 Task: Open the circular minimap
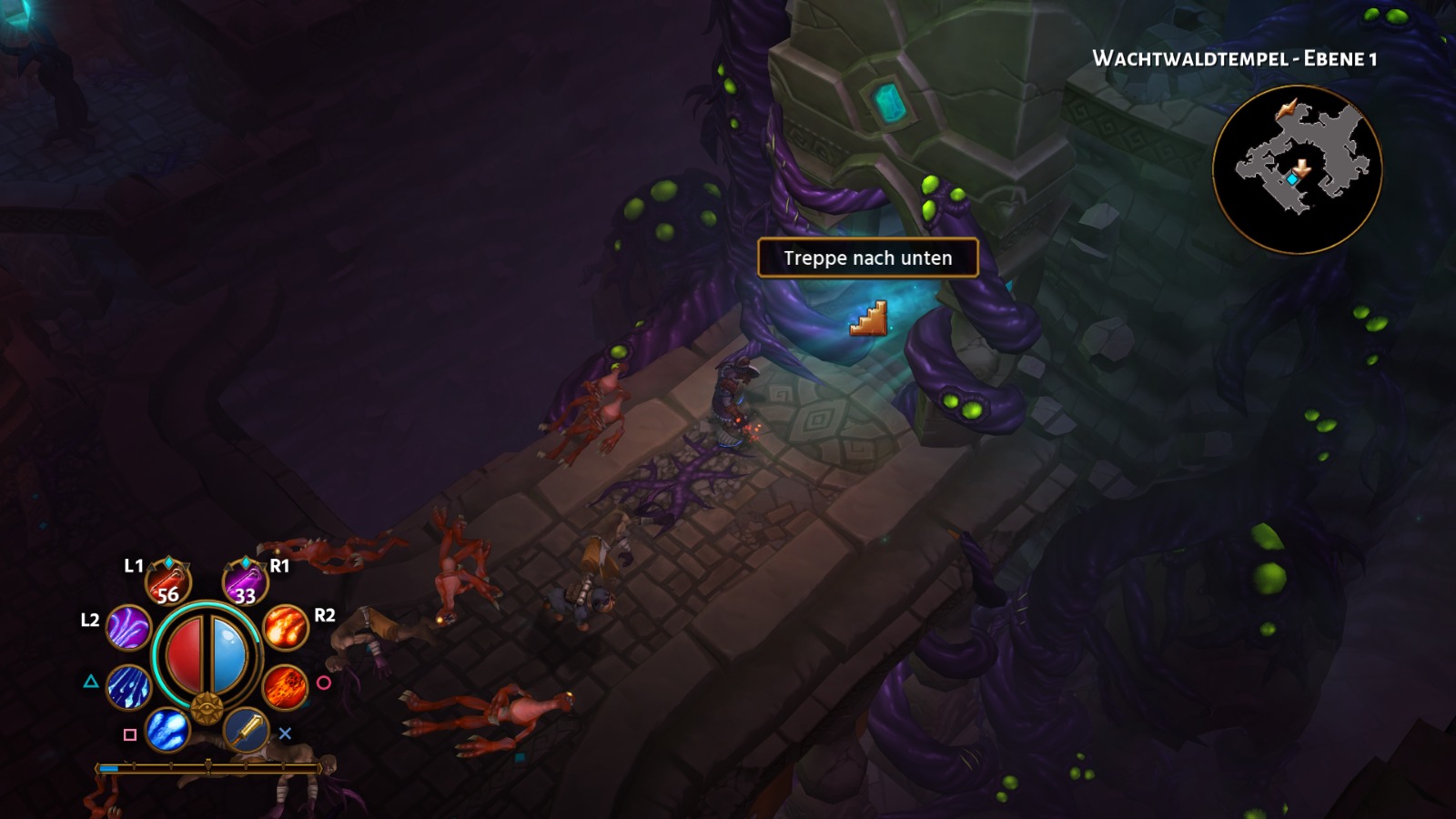click(1297, 169)
